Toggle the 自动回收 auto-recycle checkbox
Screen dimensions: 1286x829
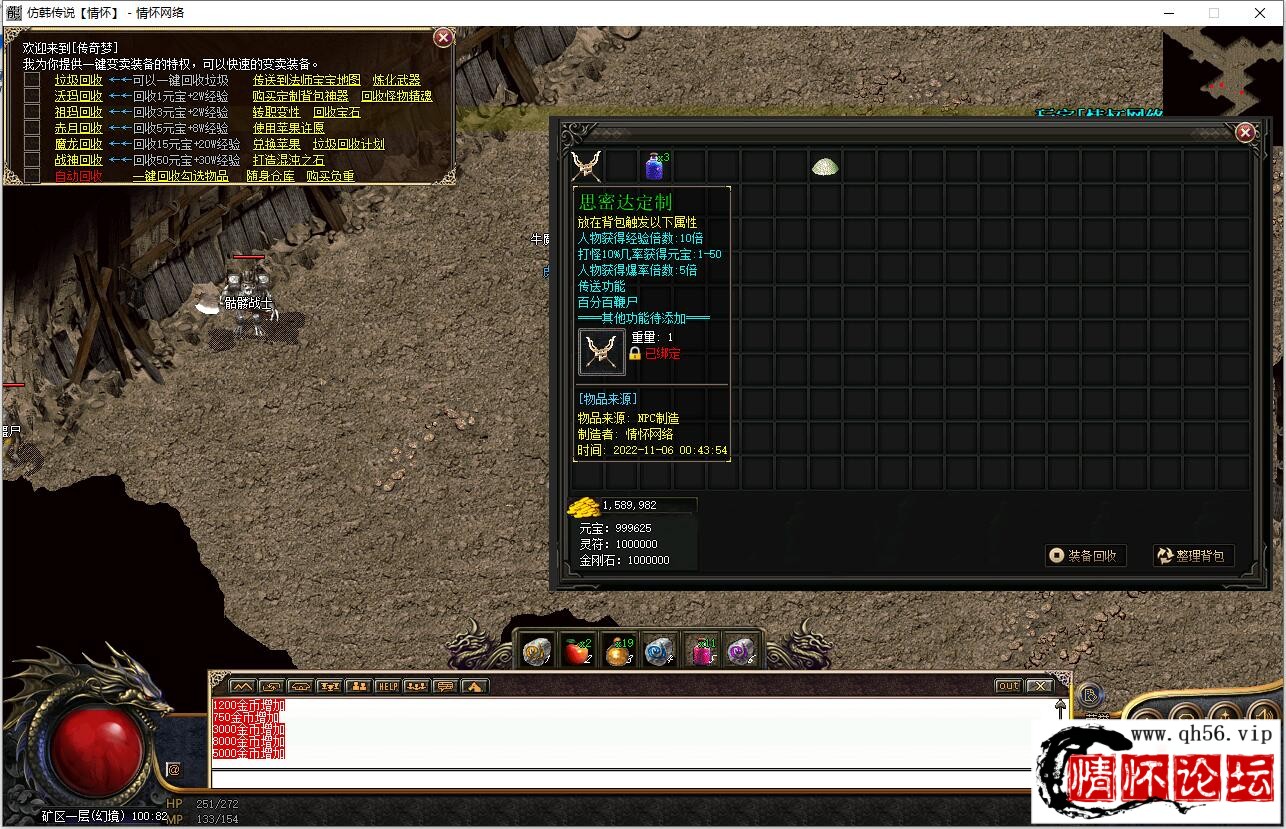click(x=33, y=176)
